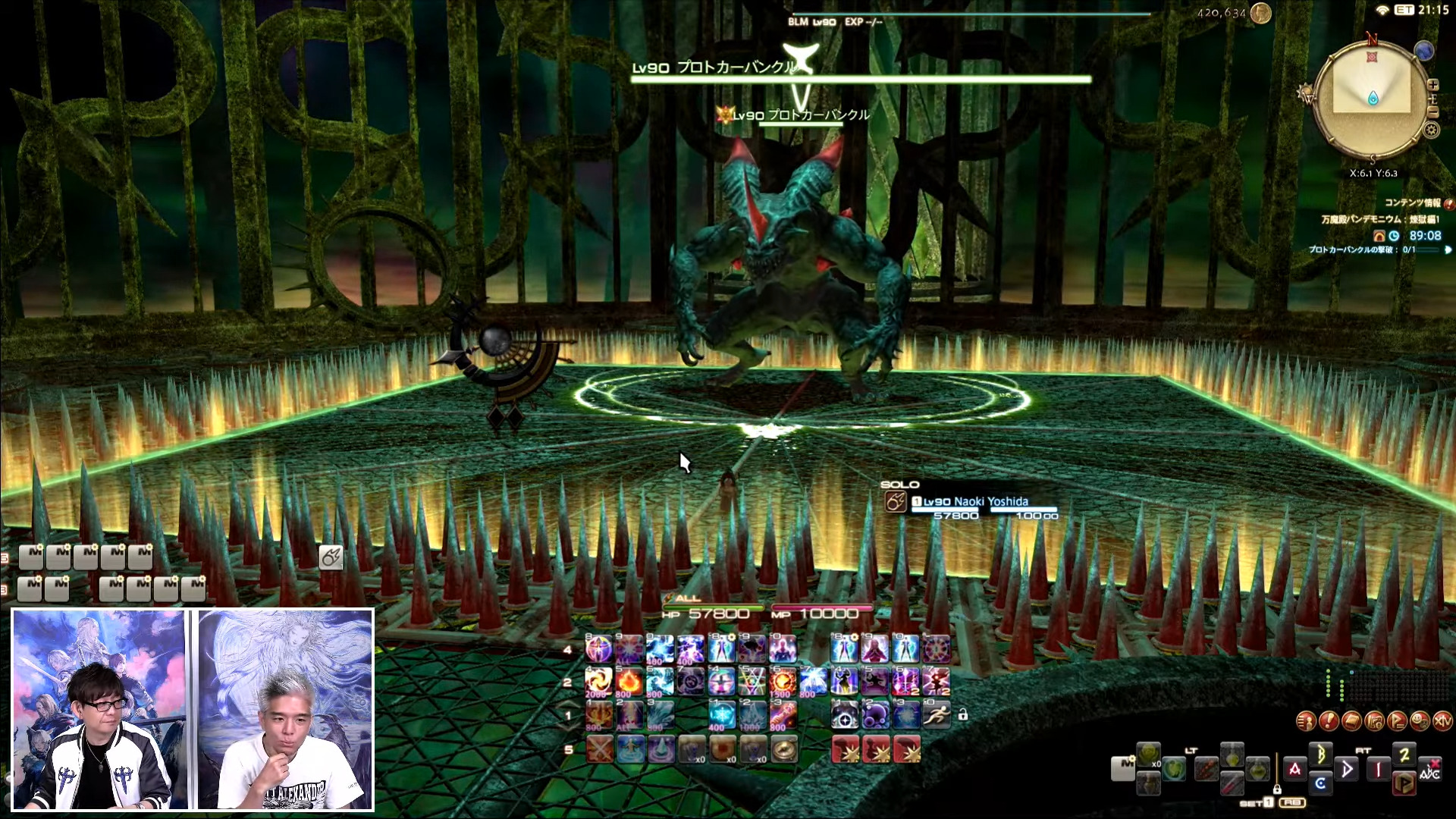Open the blue globe map button
1456x819 pixels.
click(1423, 51)
